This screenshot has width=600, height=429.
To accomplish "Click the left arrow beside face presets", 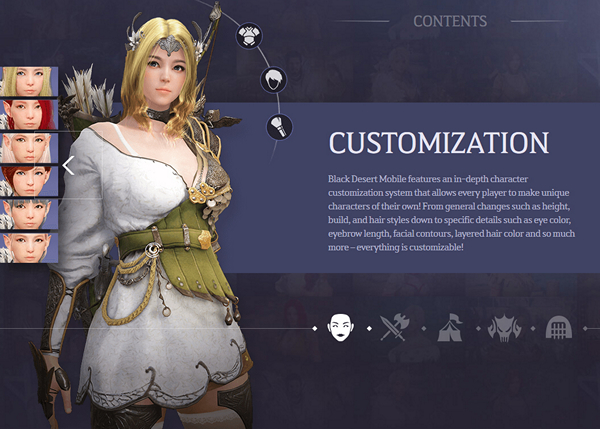I will point(68,165).
